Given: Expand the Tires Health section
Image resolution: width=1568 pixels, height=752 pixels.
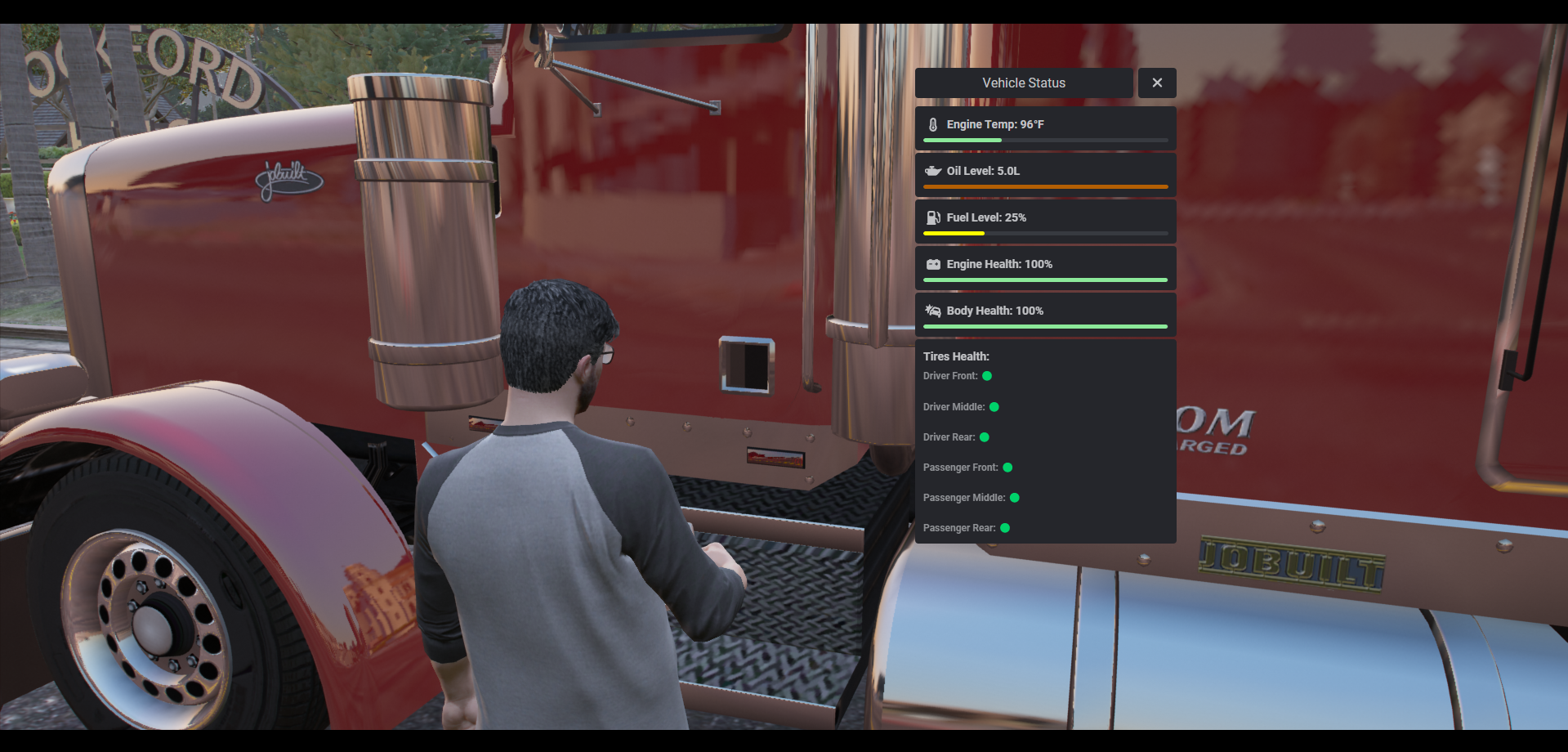Looking at the screenshot, I should click(x=956, y=356).
